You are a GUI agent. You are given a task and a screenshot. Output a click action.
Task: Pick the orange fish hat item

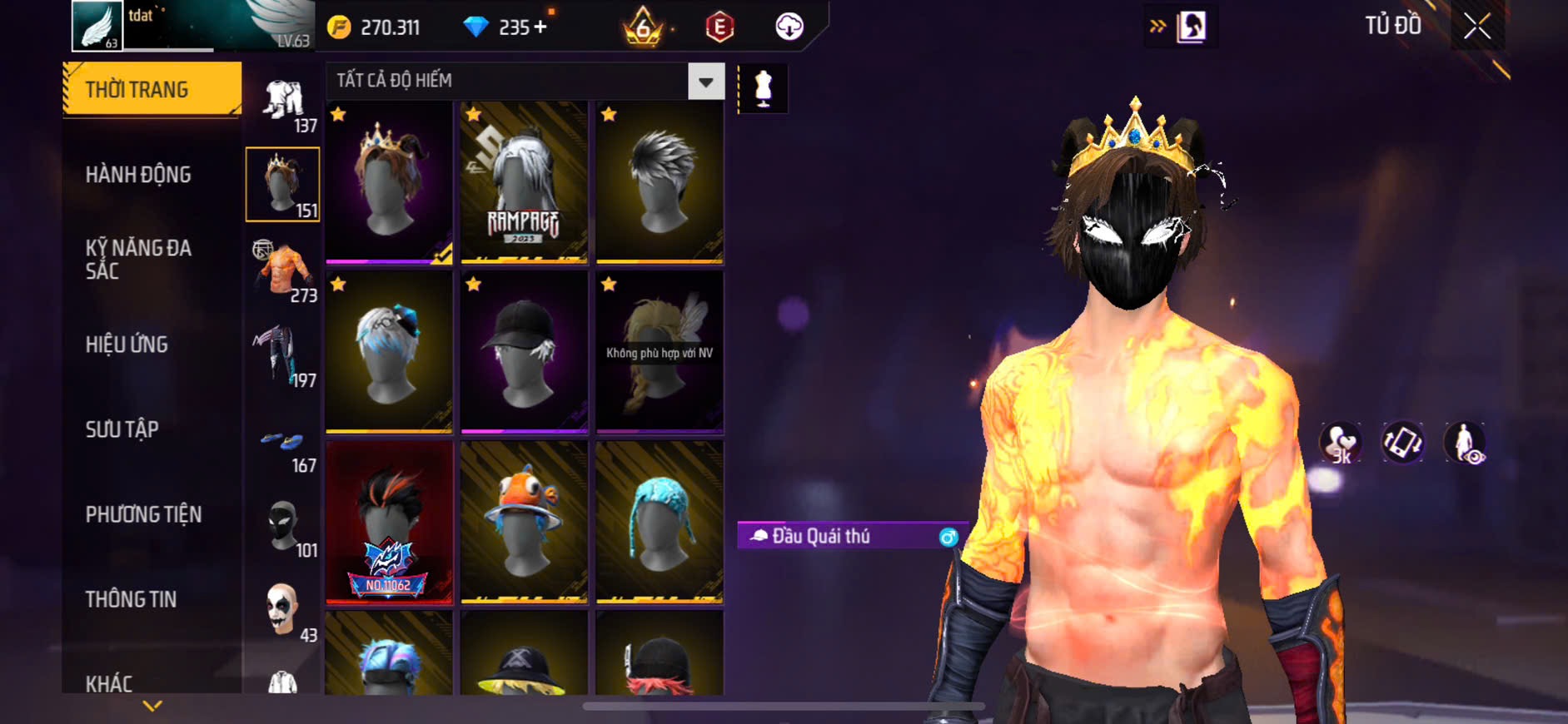coord(524,522)
